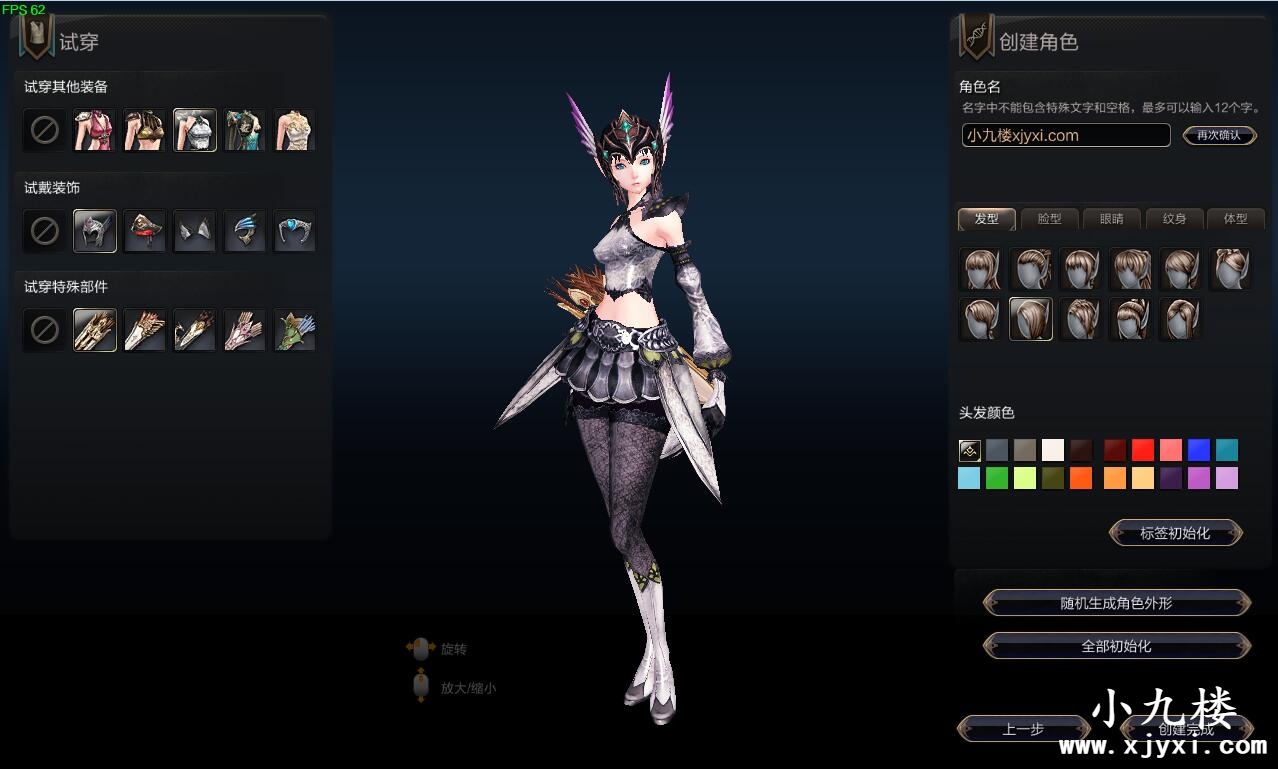1278x769 pixels.
Task: Remove the tried-on headgear accessory
Action: (x=45, y=231)
